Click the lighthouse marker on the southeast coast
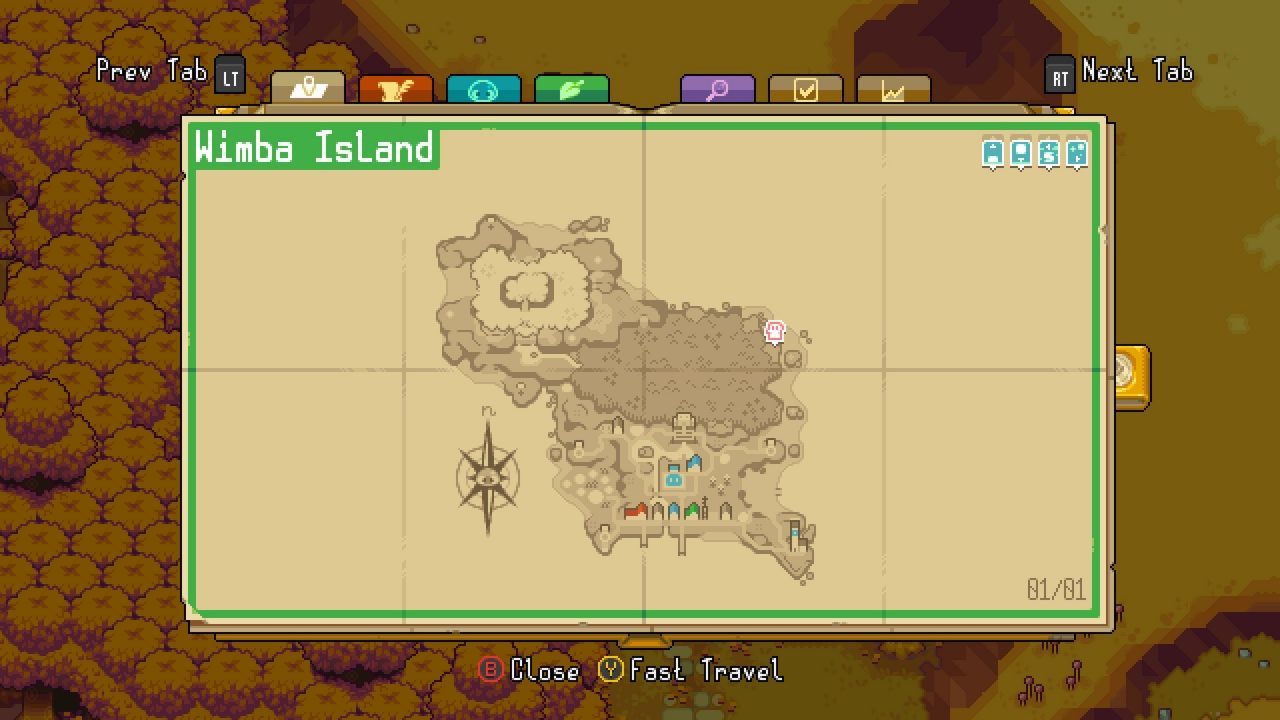The image size is (1280, 720). coord(795,533)
